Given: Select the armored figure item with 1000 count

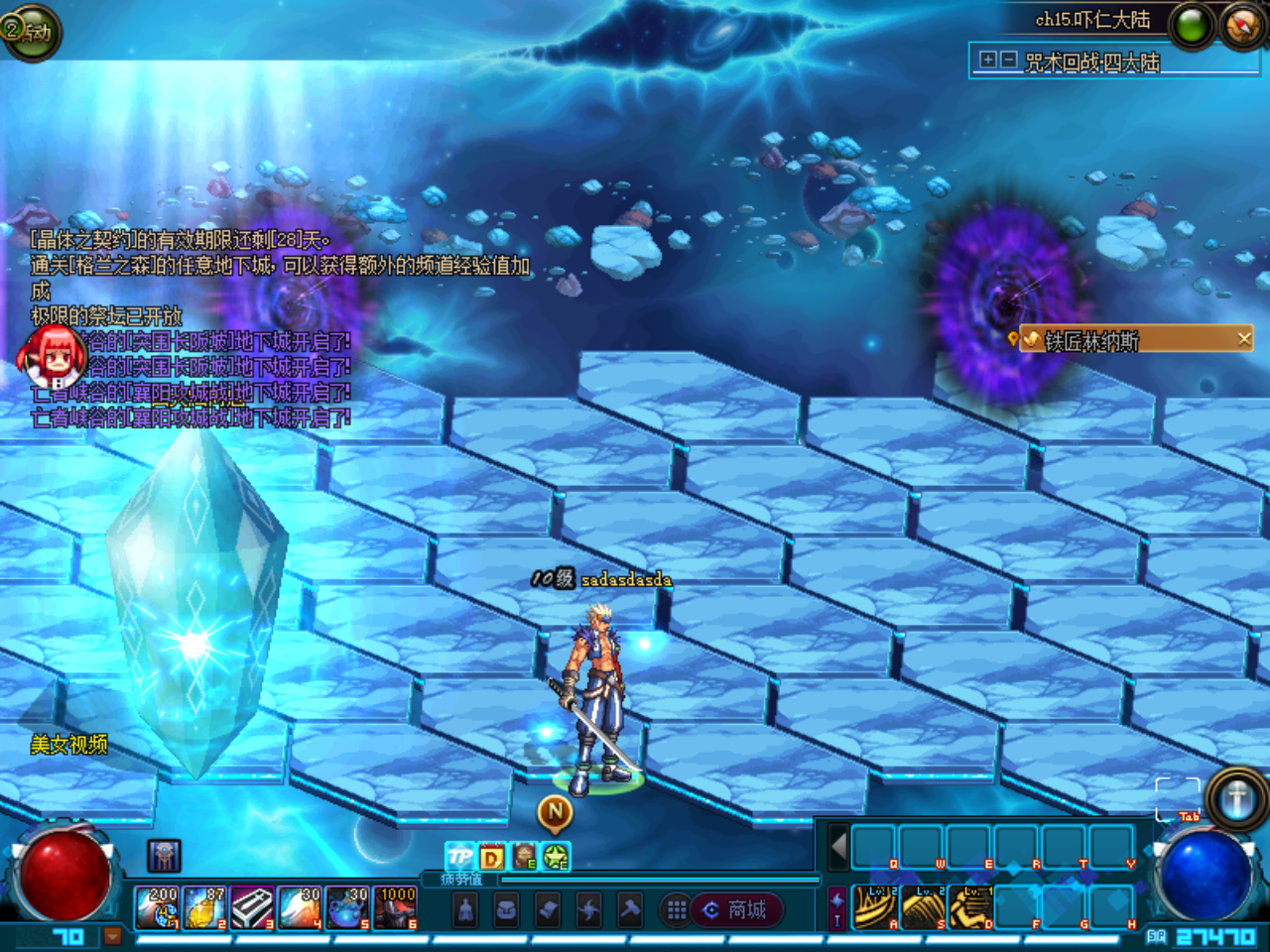Looking at the screenshot, I should [x=395, y=907].
